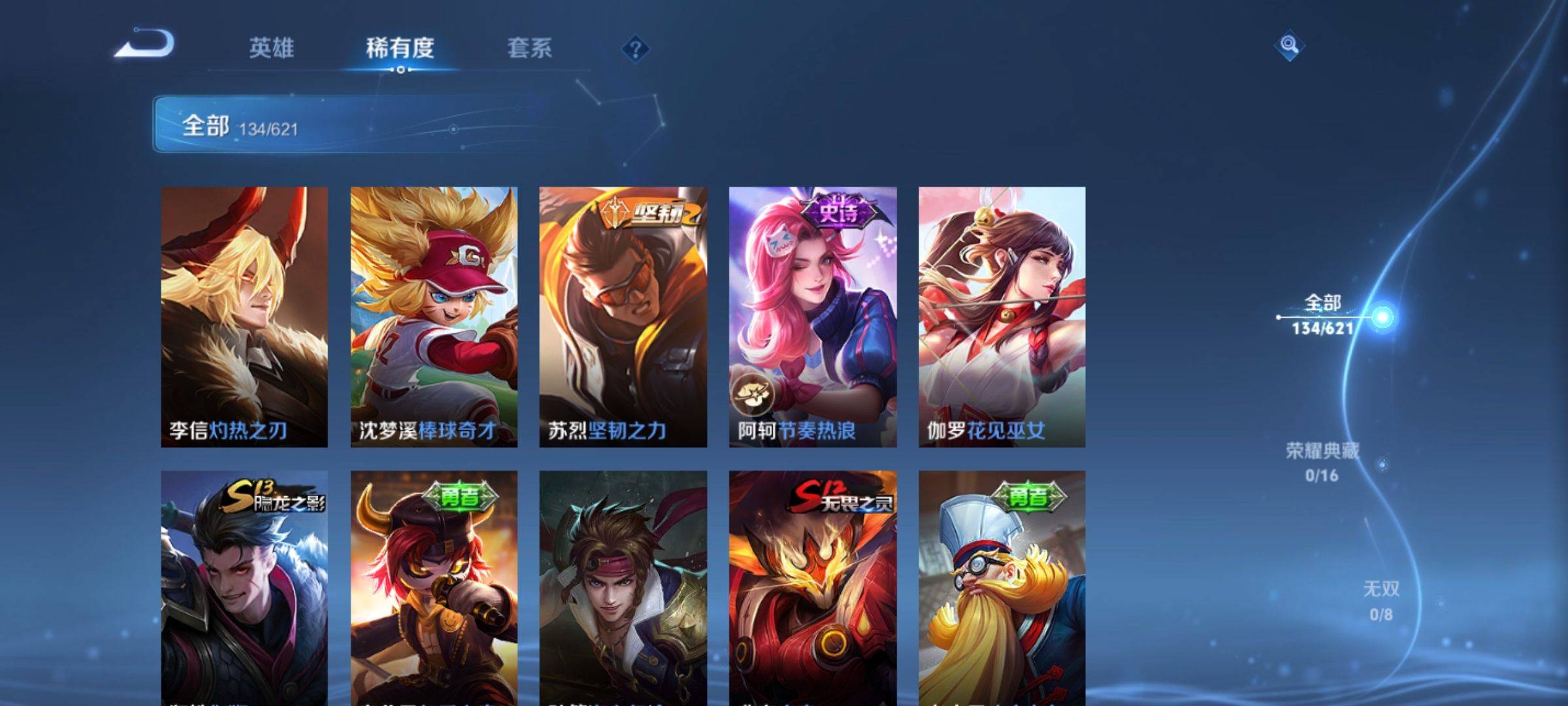Choose the 李信 灼热之刃 skin card
Image resolution: width=1568 pixels, height=706 pixels.
(244, 317)
